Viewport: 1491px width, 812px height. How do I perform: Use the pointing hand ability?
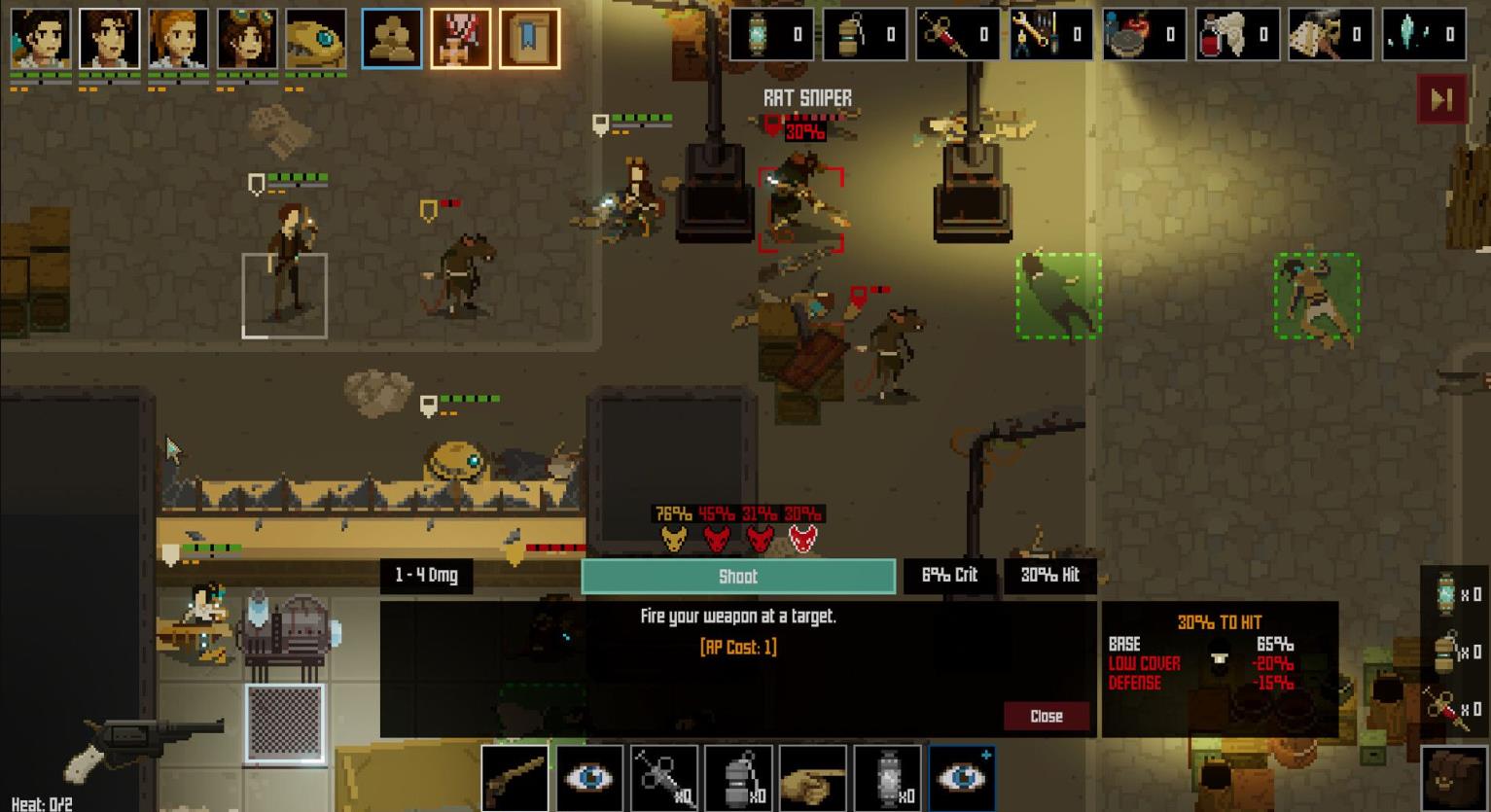pyautogui.click(x=812, y=778)
